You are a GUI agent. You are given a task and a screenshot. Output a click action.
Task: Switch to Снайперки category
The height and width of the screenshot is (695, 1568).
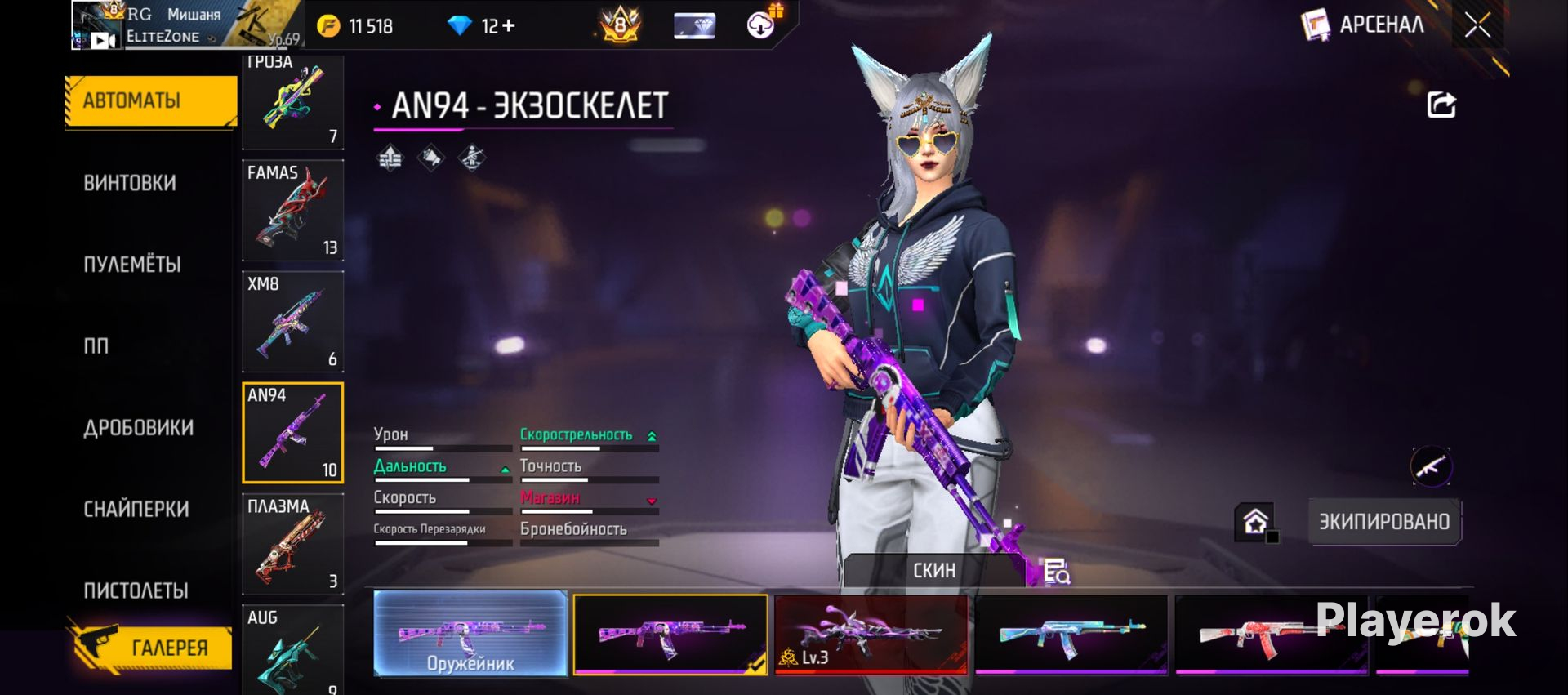click(x=136, y=510)
